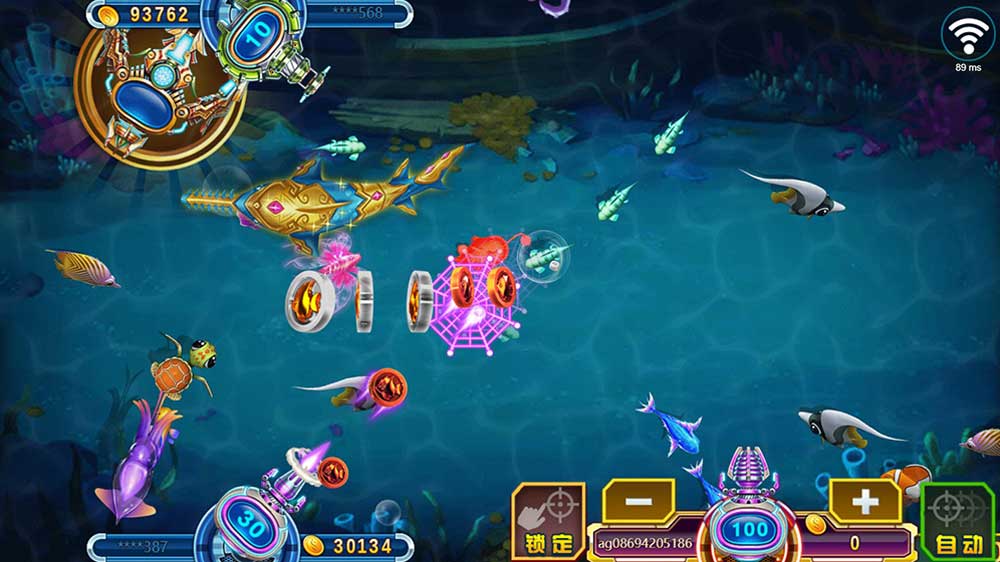Increase bet with the plus button

[864, 499]
